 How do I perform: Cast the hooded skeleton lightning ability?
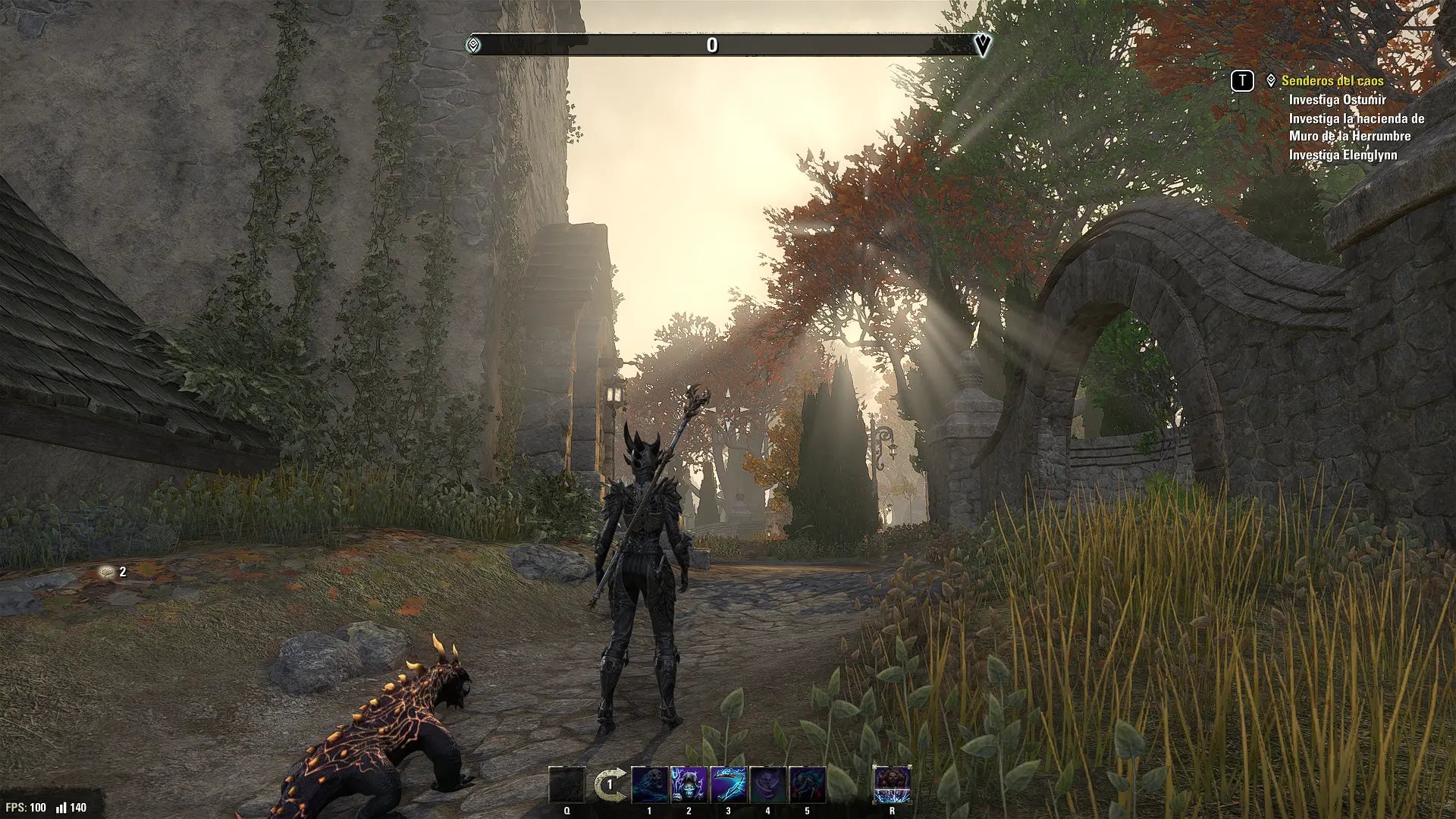coord(689,785)
